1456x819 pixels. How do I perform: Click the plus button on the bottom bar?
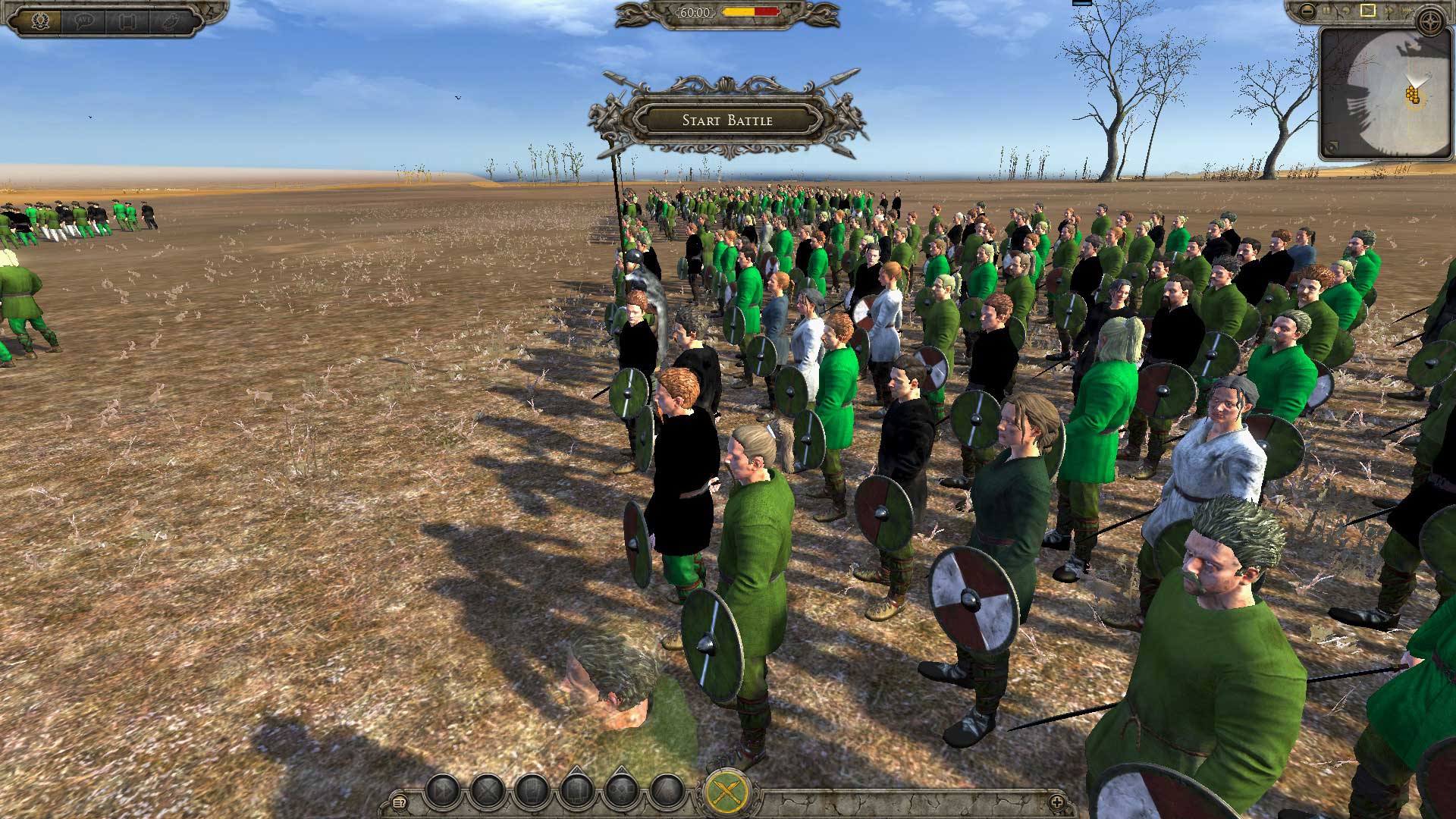pyautogui.click(x=1056, y=802)
